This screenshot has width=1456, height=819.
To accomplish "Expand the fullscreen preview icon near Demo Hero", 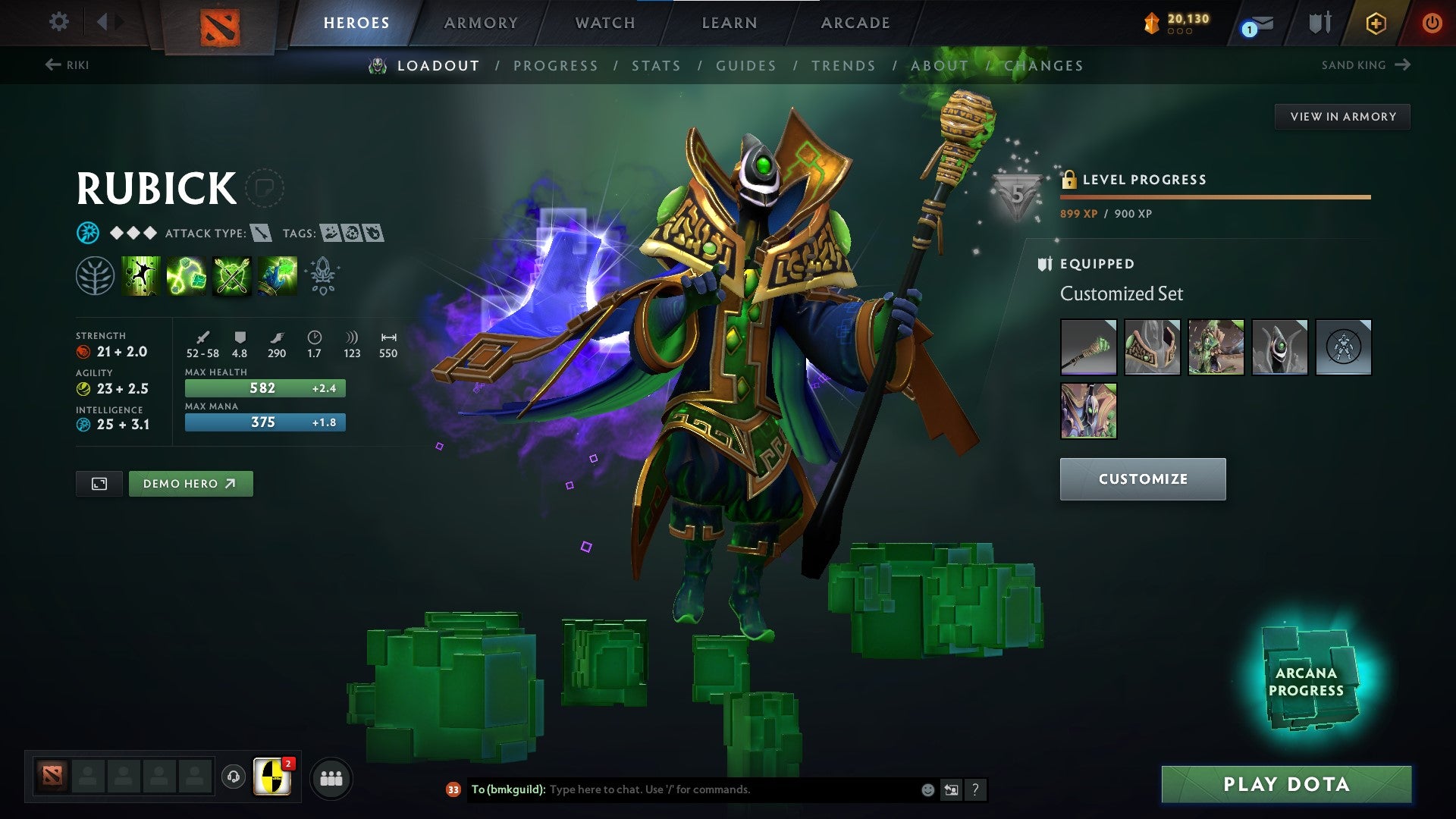I will pyautogui.click(x=99, y=483).
